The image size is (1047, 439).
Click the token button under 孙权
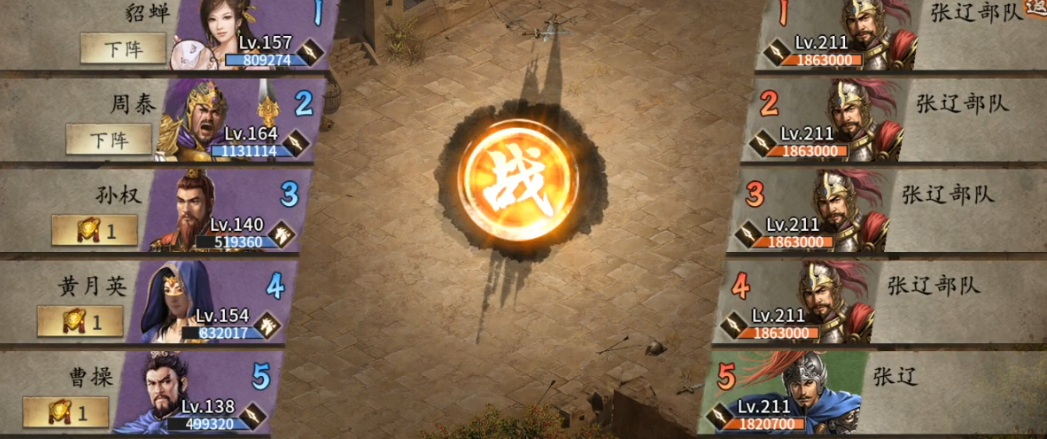pyautogui.click(x=94, y=230)
